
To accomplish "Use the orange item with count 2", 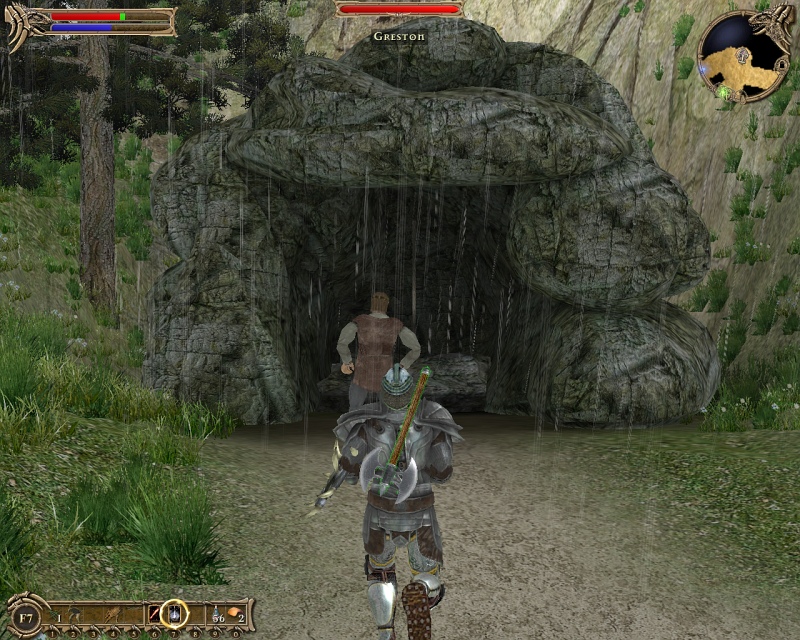I will [x=235, y=612].
